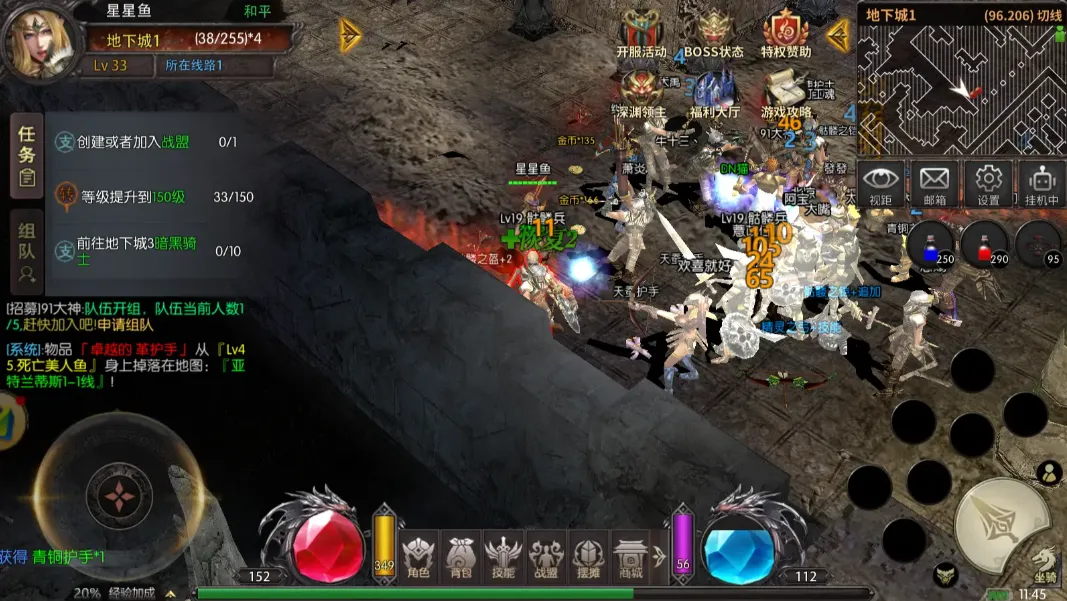Open the 邮箱 mailbox

point(934,183)
